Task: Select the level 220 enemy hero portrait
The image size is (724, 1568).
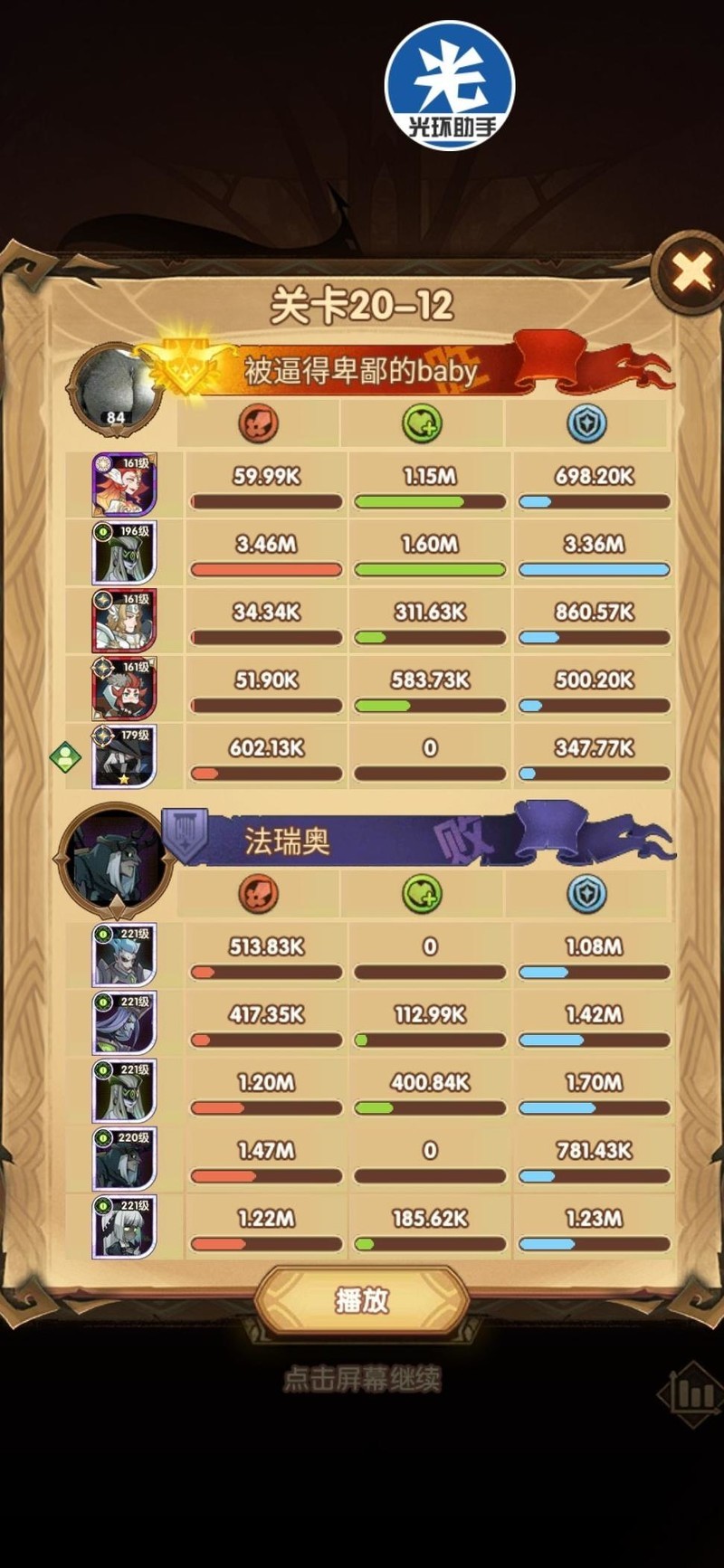Action: pos(124,1159)
